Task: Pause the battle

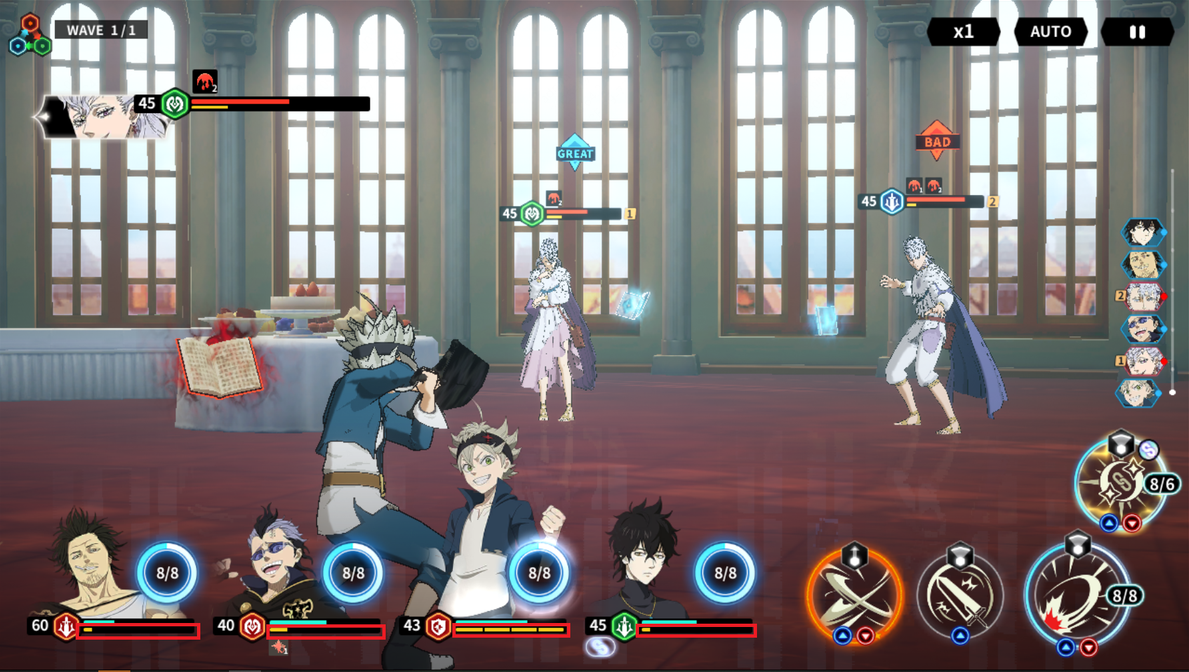Action: 1137,32
